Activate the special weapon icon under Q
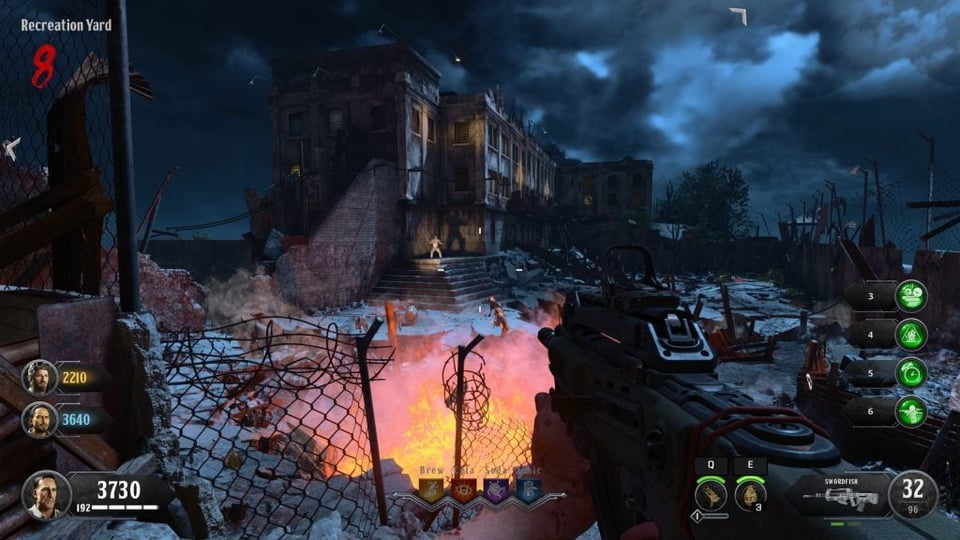Image resolution: width=960 pixels, height=540 pixels. [x=709, y=494]
